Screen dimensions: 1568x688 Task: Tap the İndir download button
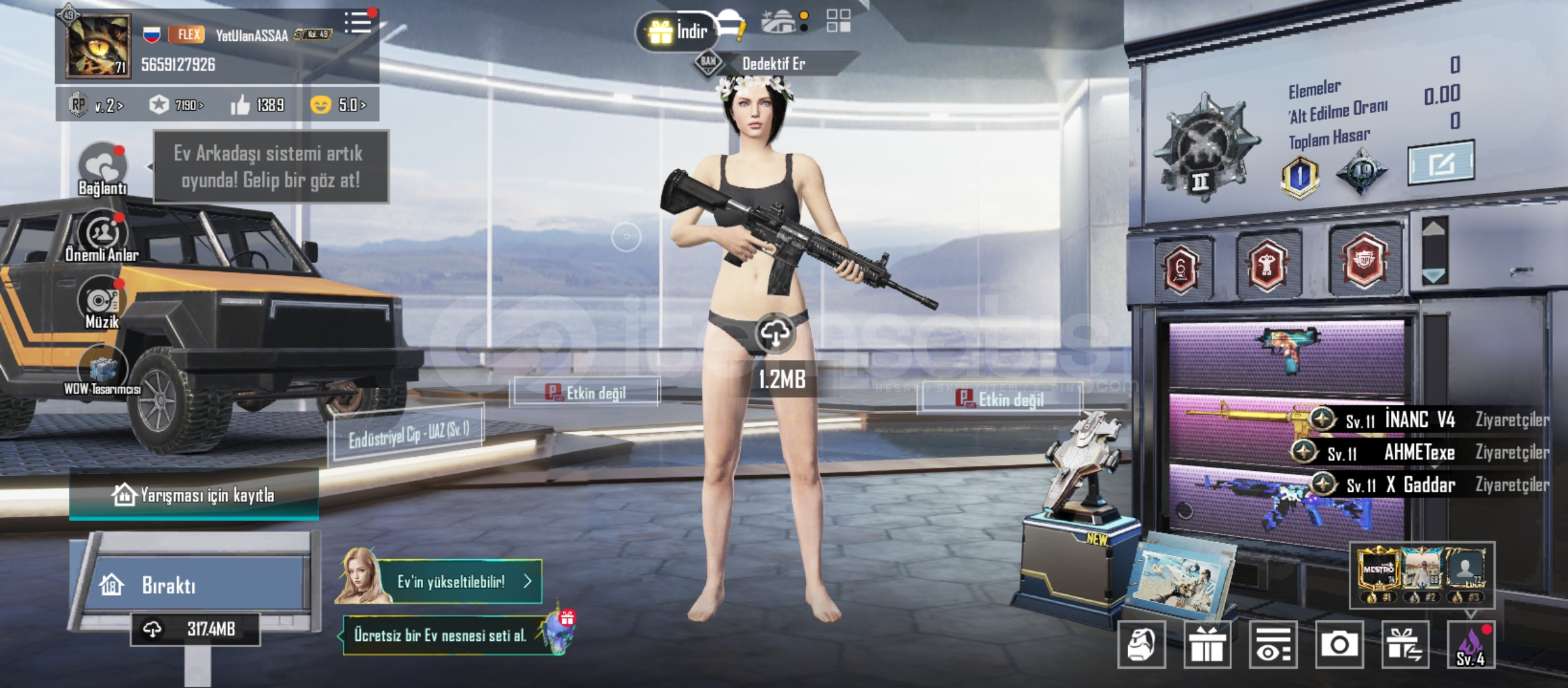(677, 31)
